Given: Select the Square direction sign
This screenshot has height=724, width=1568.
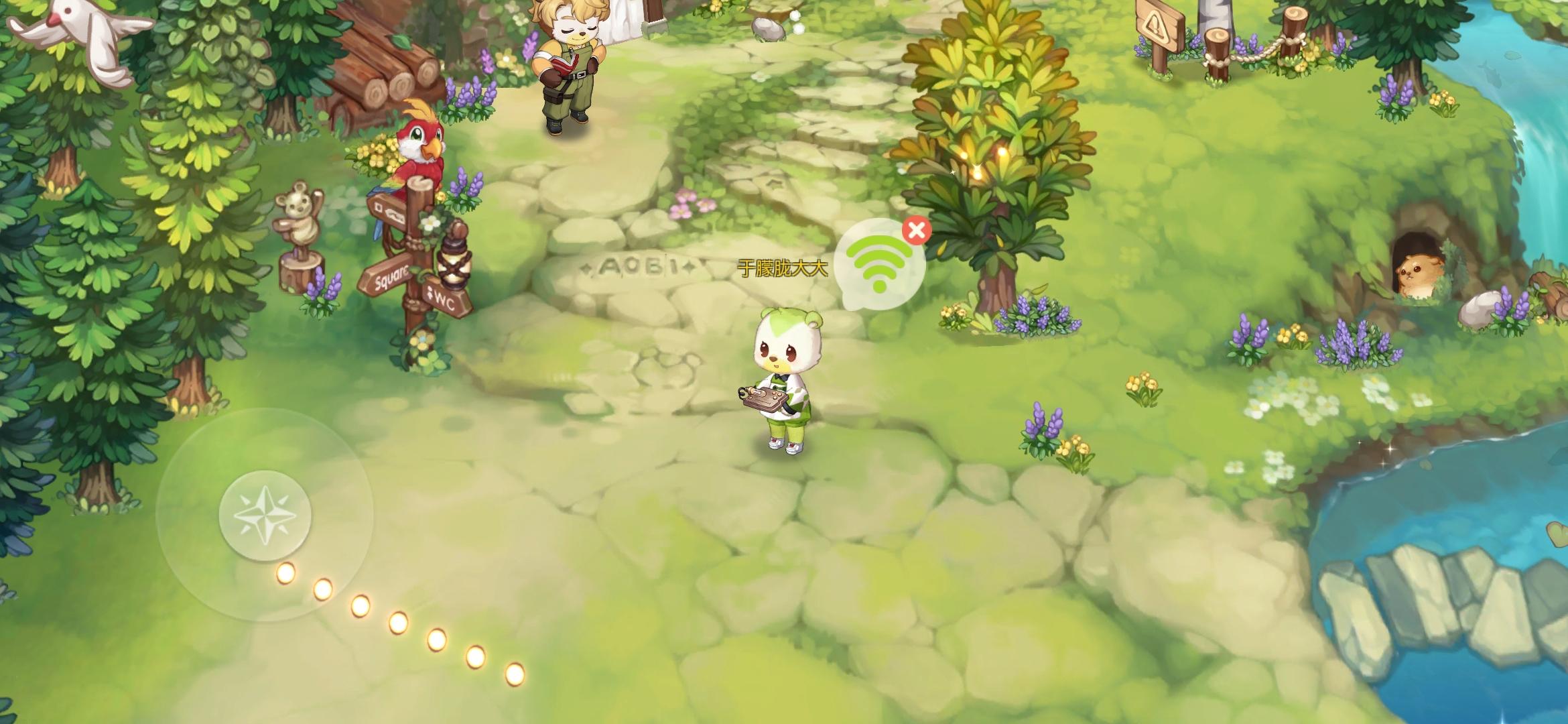Looking at the screenshot, I should (x=389, y=276).
